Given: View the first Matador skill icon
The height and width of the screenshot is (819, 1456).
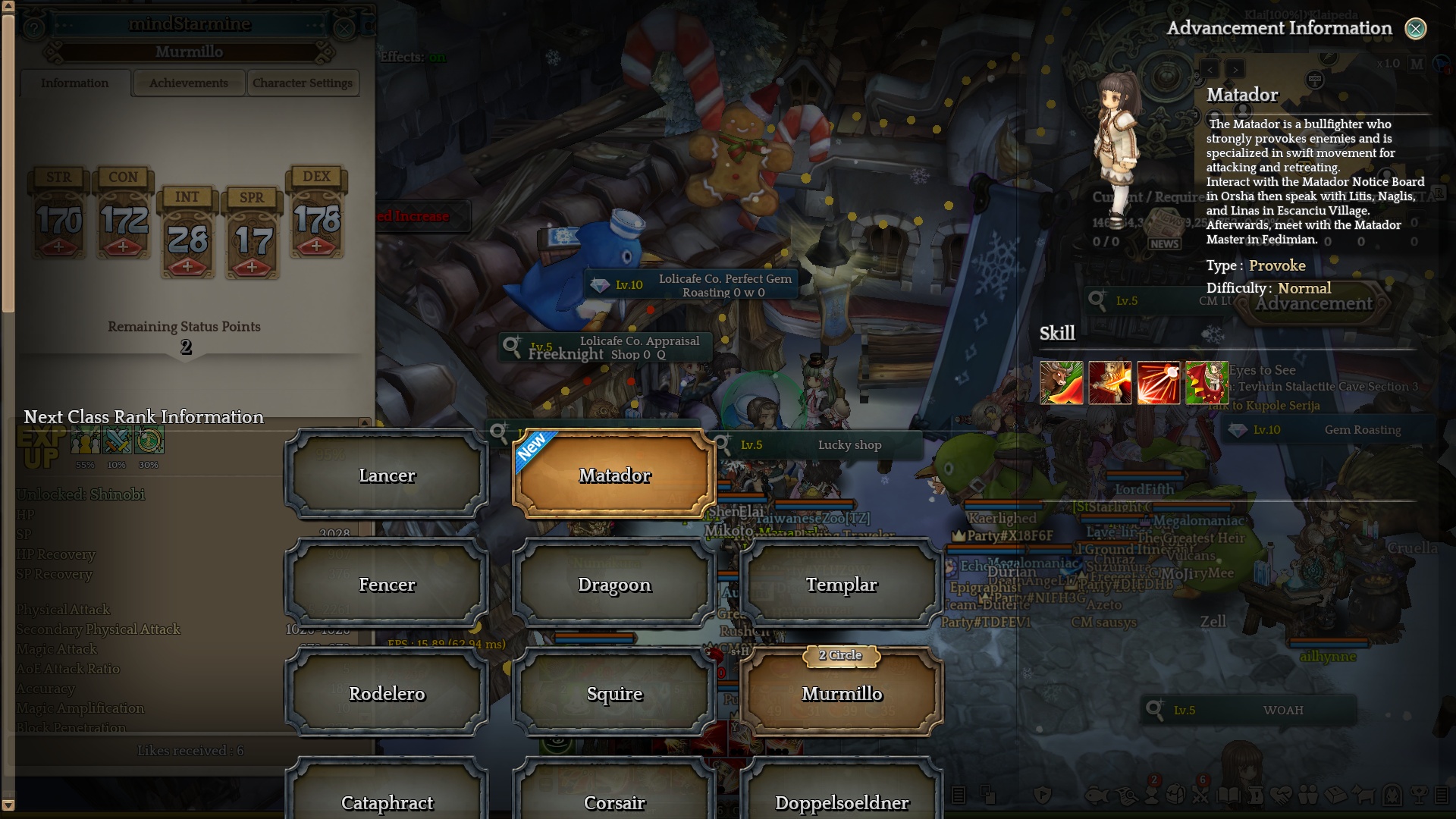Looking at the screenshot, I should (x=1061, y=382).
